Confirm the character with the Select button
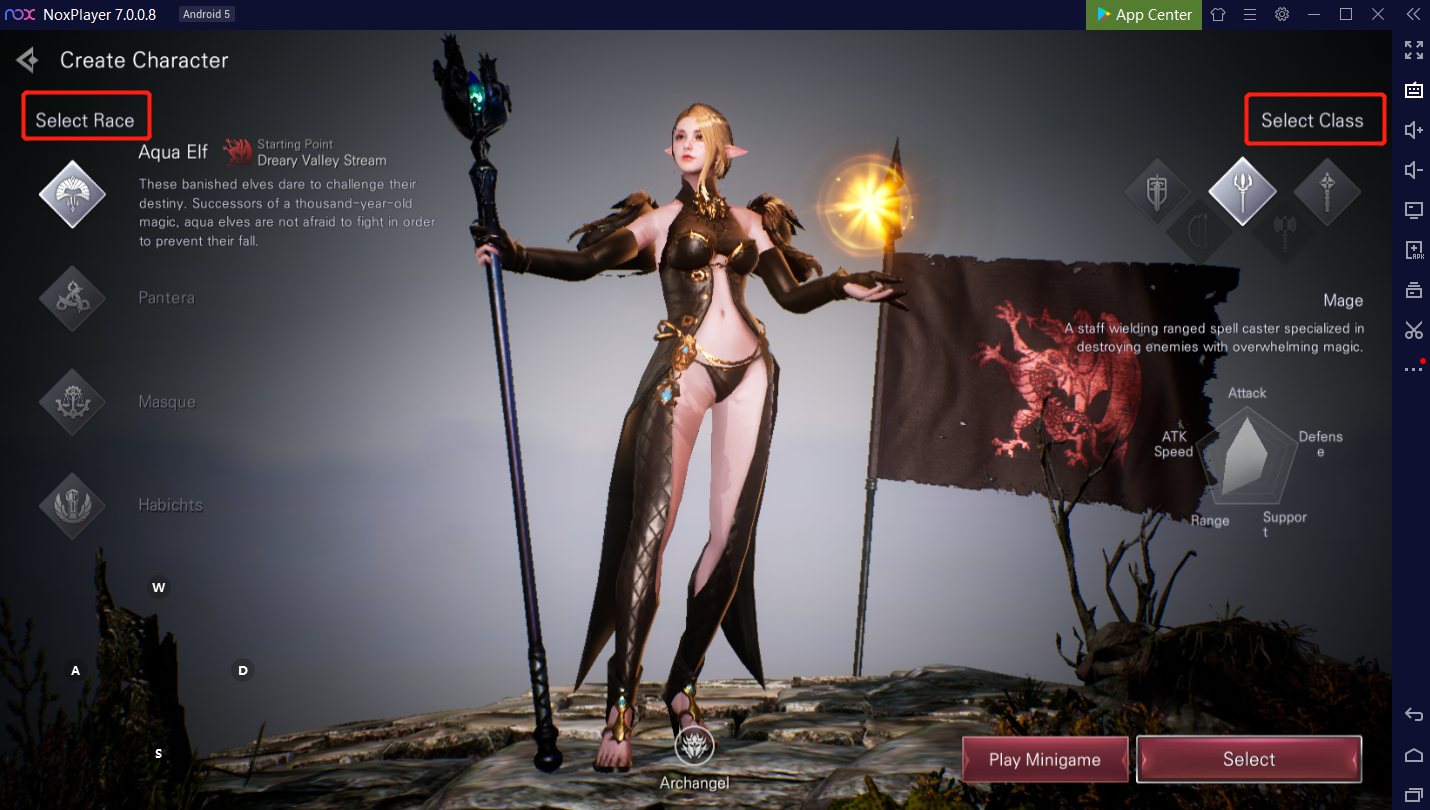Image resolution: width=1430 pixels, height=810 pixels. (x=1249, y=760)
